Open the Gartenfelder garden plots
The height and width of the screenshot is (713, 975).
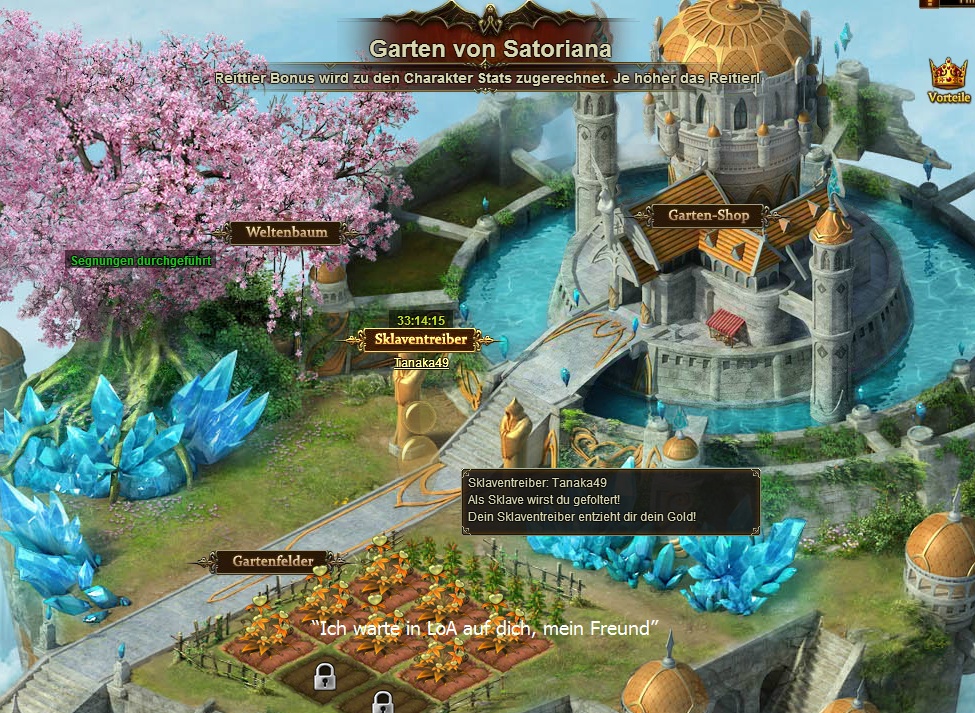(x=273, y=562)
